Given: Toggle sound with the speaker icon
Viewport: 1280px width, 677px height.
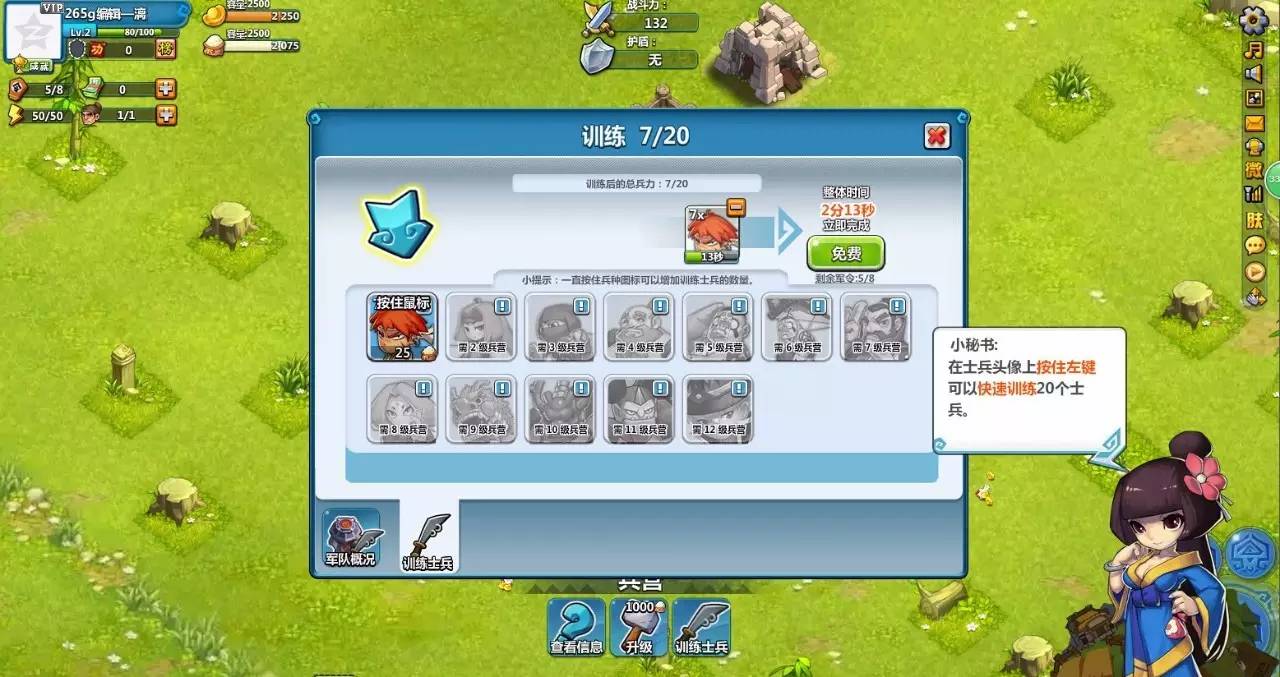Looking at the screenshot, I should [1254, 73].
